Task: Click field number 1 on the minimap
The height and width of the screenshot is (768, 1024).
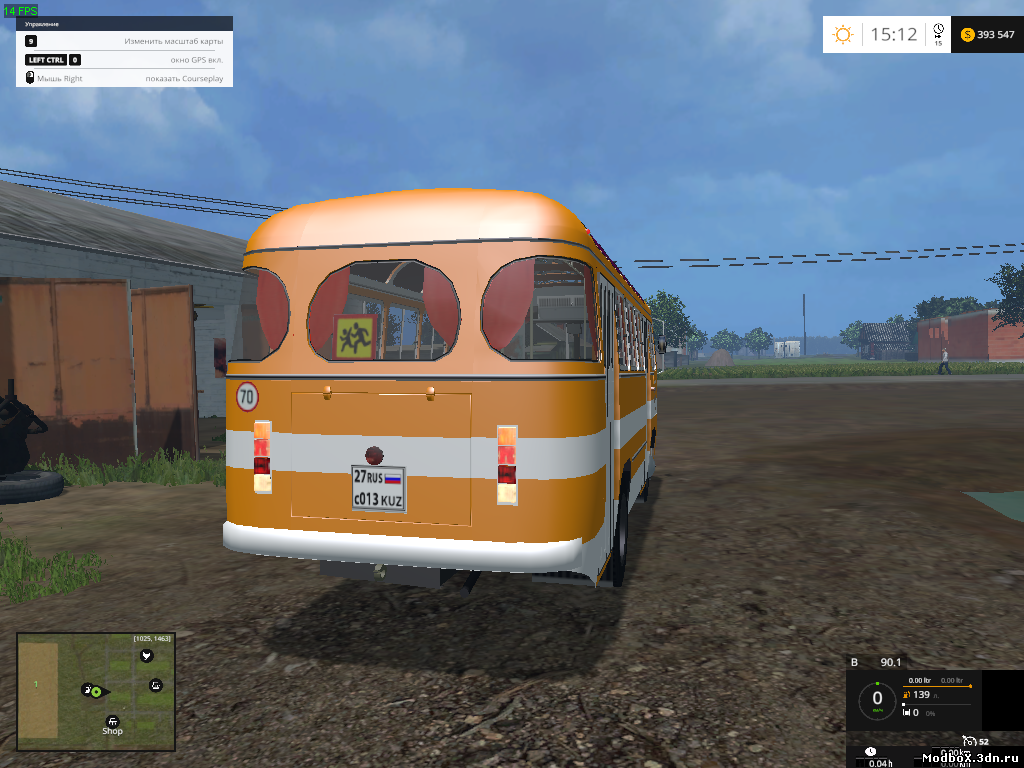Action: tap(36, 684)
